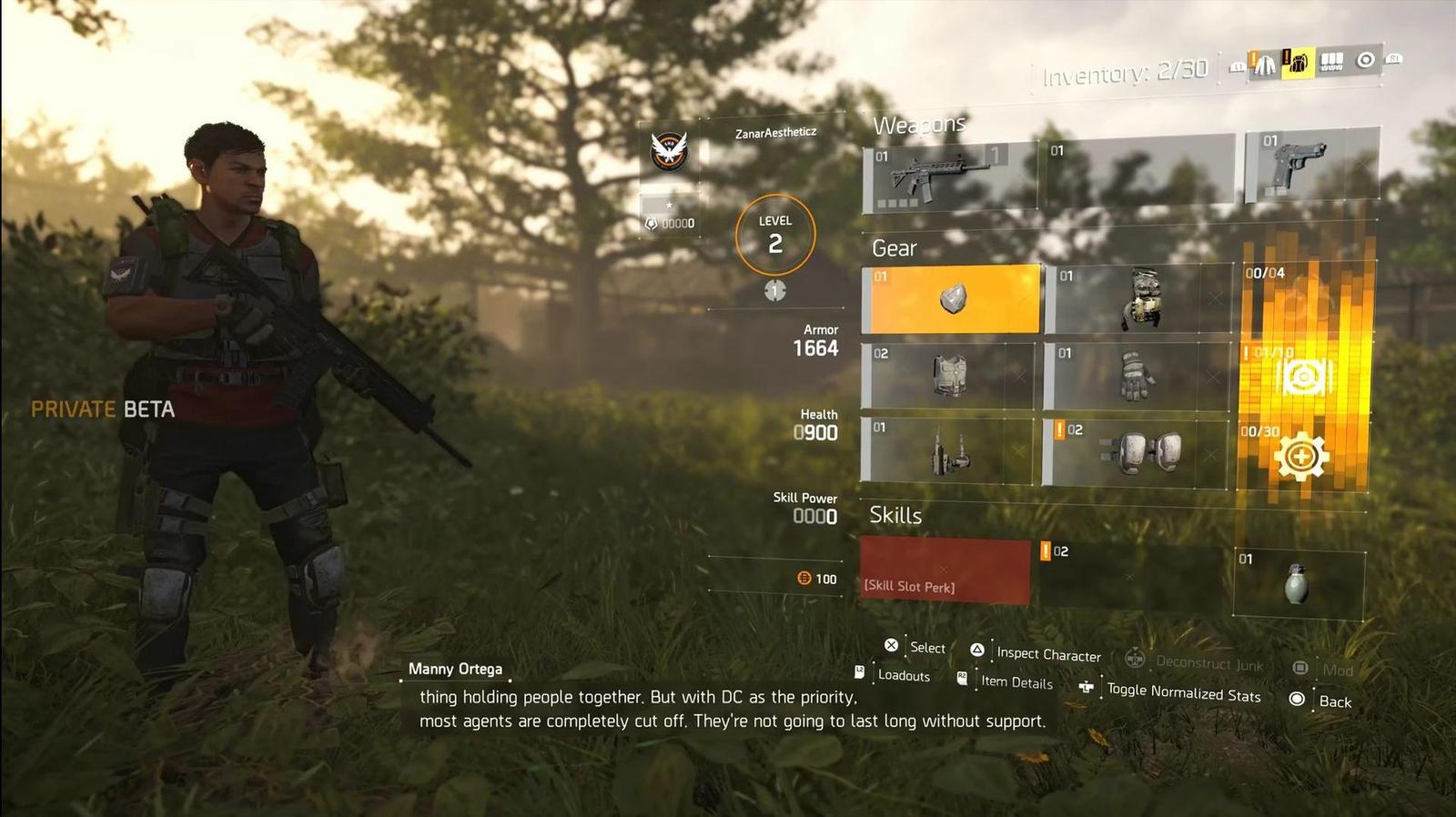Choose the highlighted mask gear slot
This screenshot has height=817, width=1456.
[x=951, y=299]
